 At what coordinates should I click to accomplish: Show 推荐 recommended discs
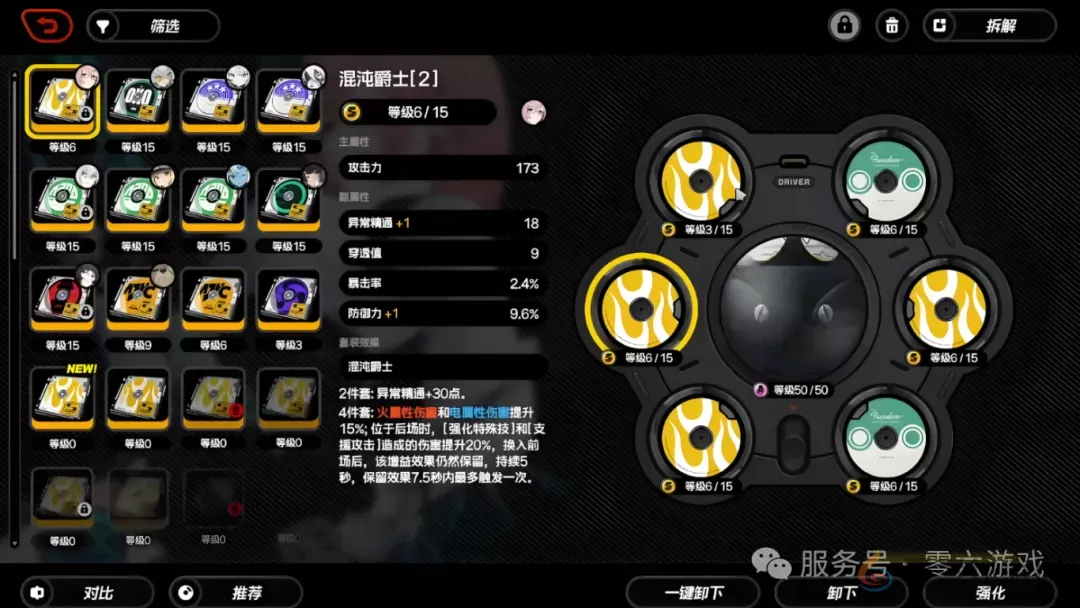click(x=236, y=592)
